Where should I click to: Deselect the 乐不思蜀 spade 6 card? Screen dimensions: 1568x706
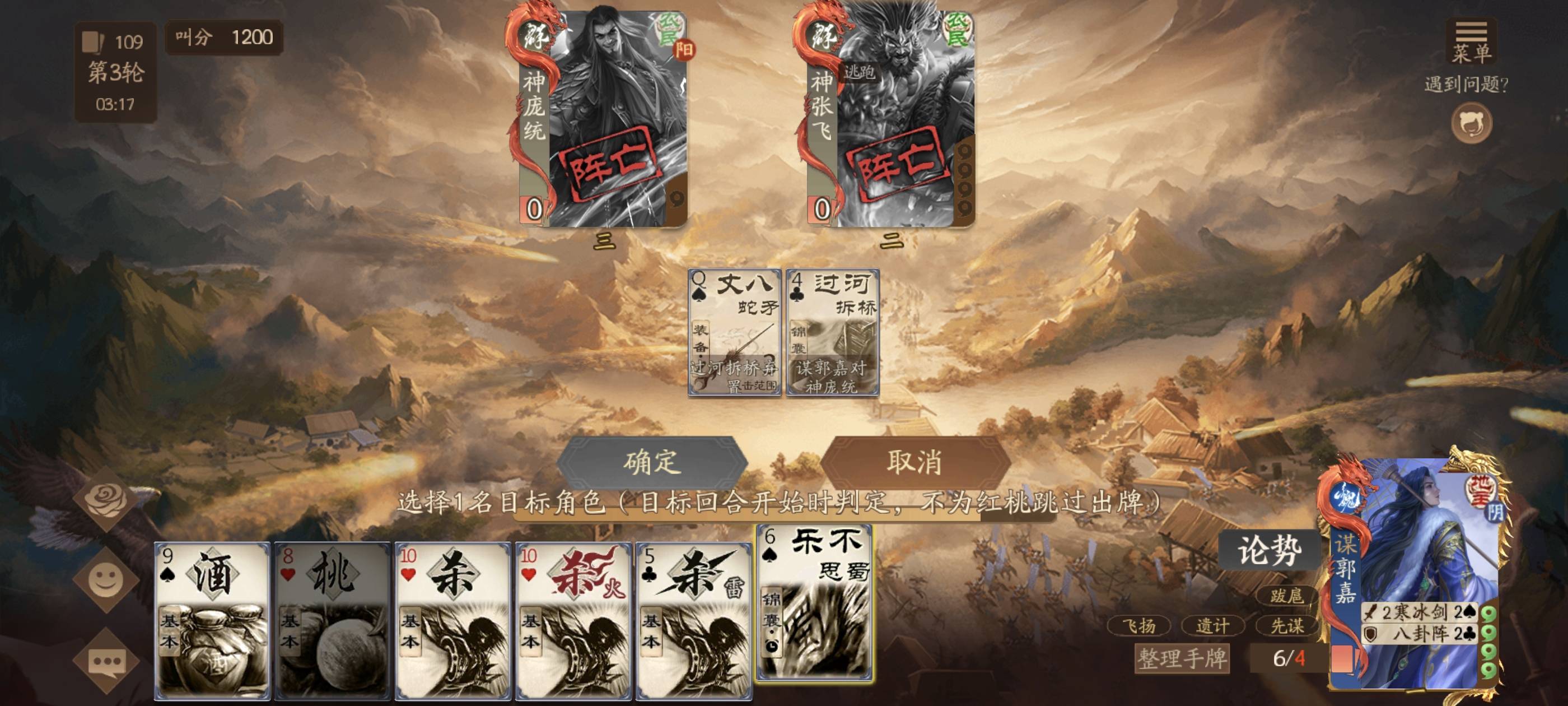point(814,602)
